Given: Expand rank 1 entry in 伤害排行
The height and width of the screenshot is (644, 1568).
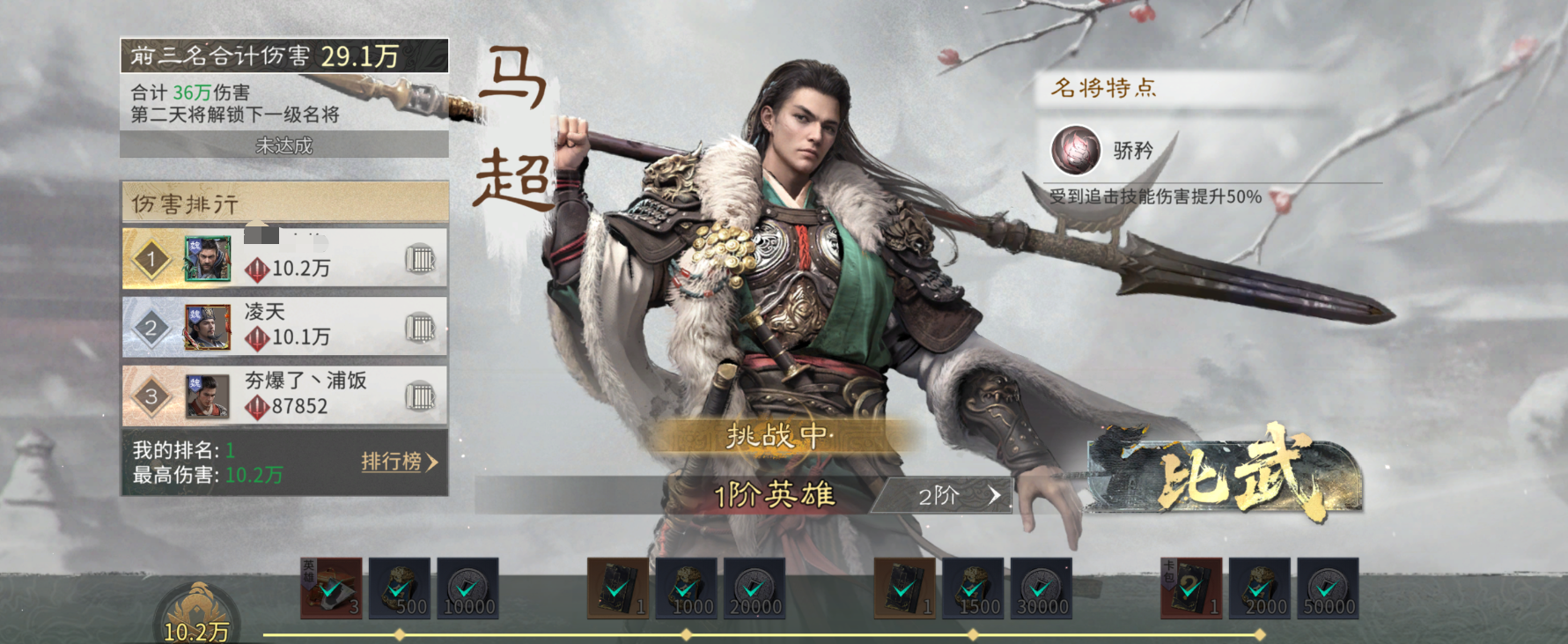Looking at the screenshot, I should pos(282,257).
